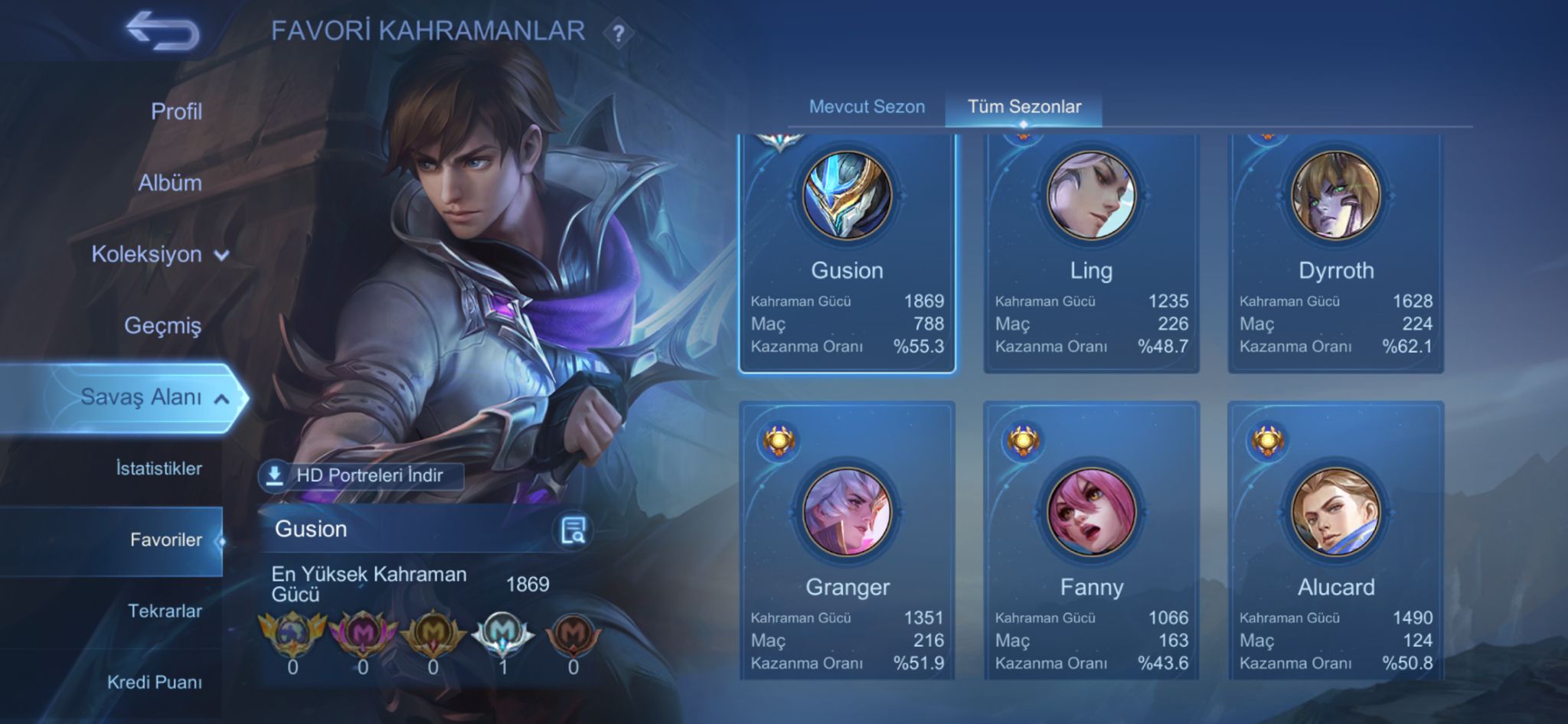
Task: Click HD Portreleri İndir download button
Action: pyautogui.click(x=361, y=475)
